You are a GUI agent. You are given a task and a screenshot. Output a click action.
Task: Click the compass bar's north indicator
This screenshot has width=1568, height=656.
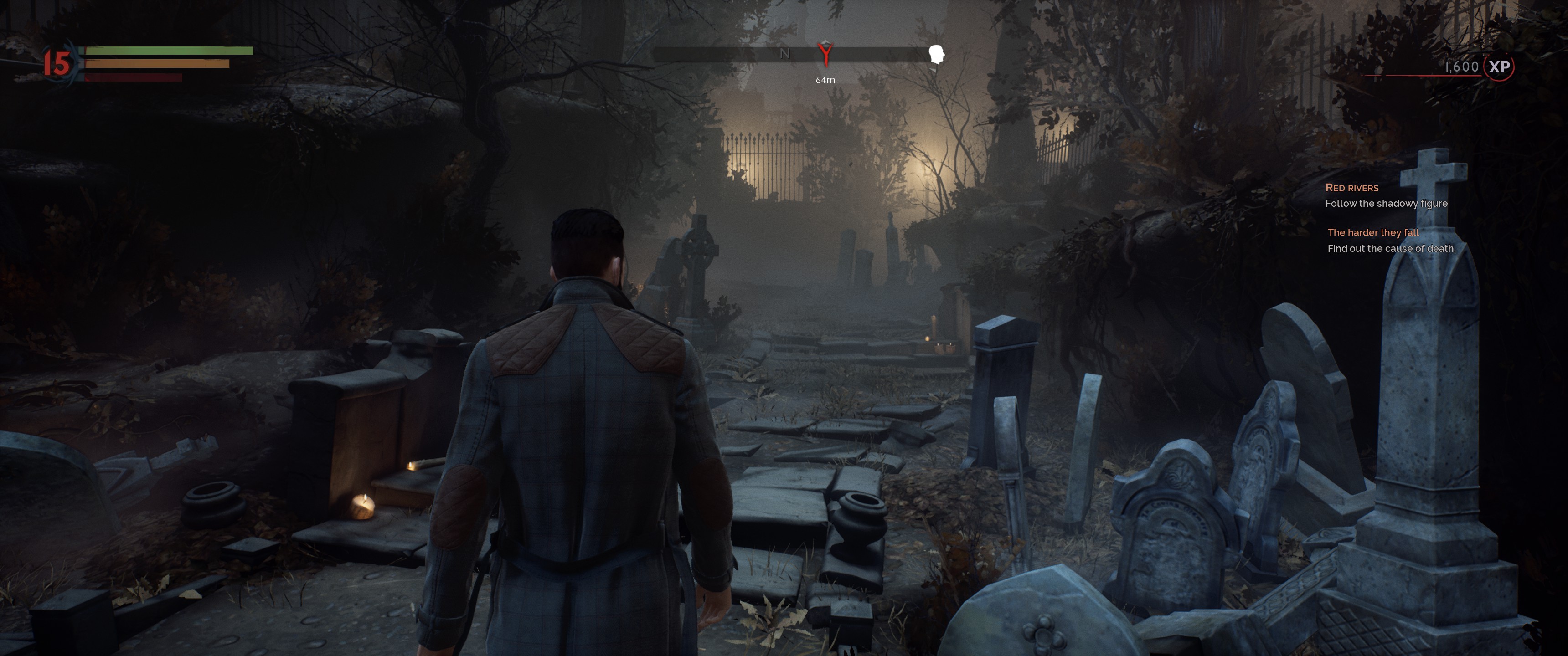click(784, 54)
